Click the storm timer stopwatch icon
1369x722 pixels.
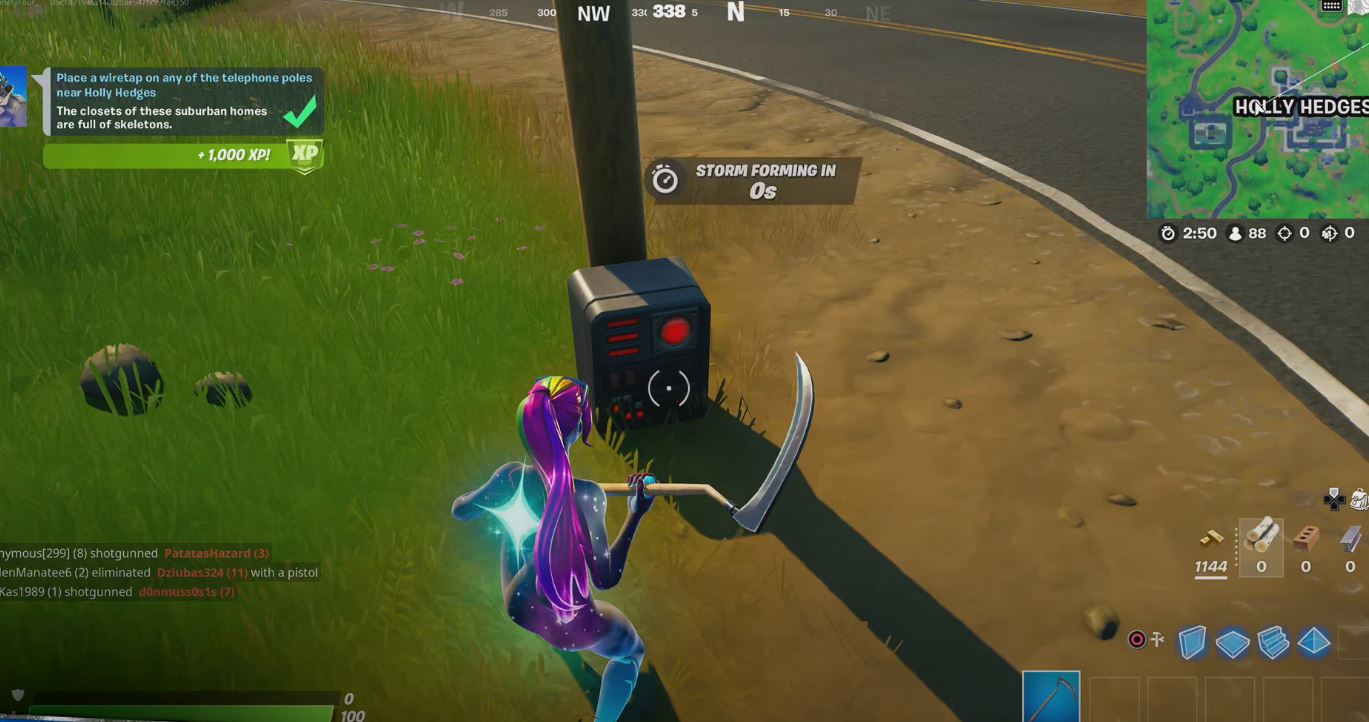pos(663,179)
